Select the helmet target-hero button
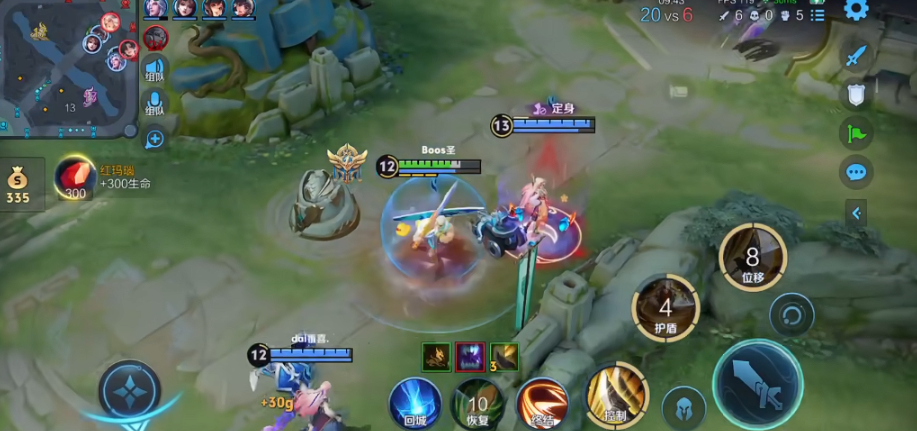 point(684,407)
